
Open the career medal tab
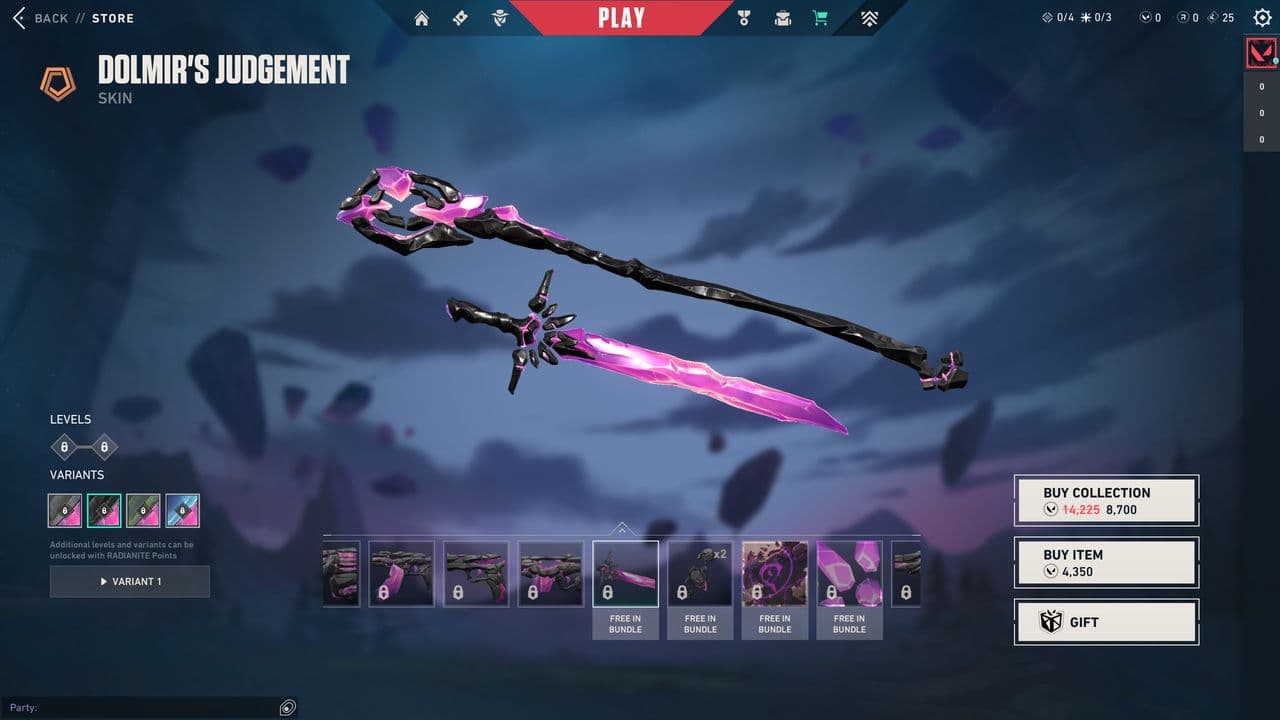(743, 18)
